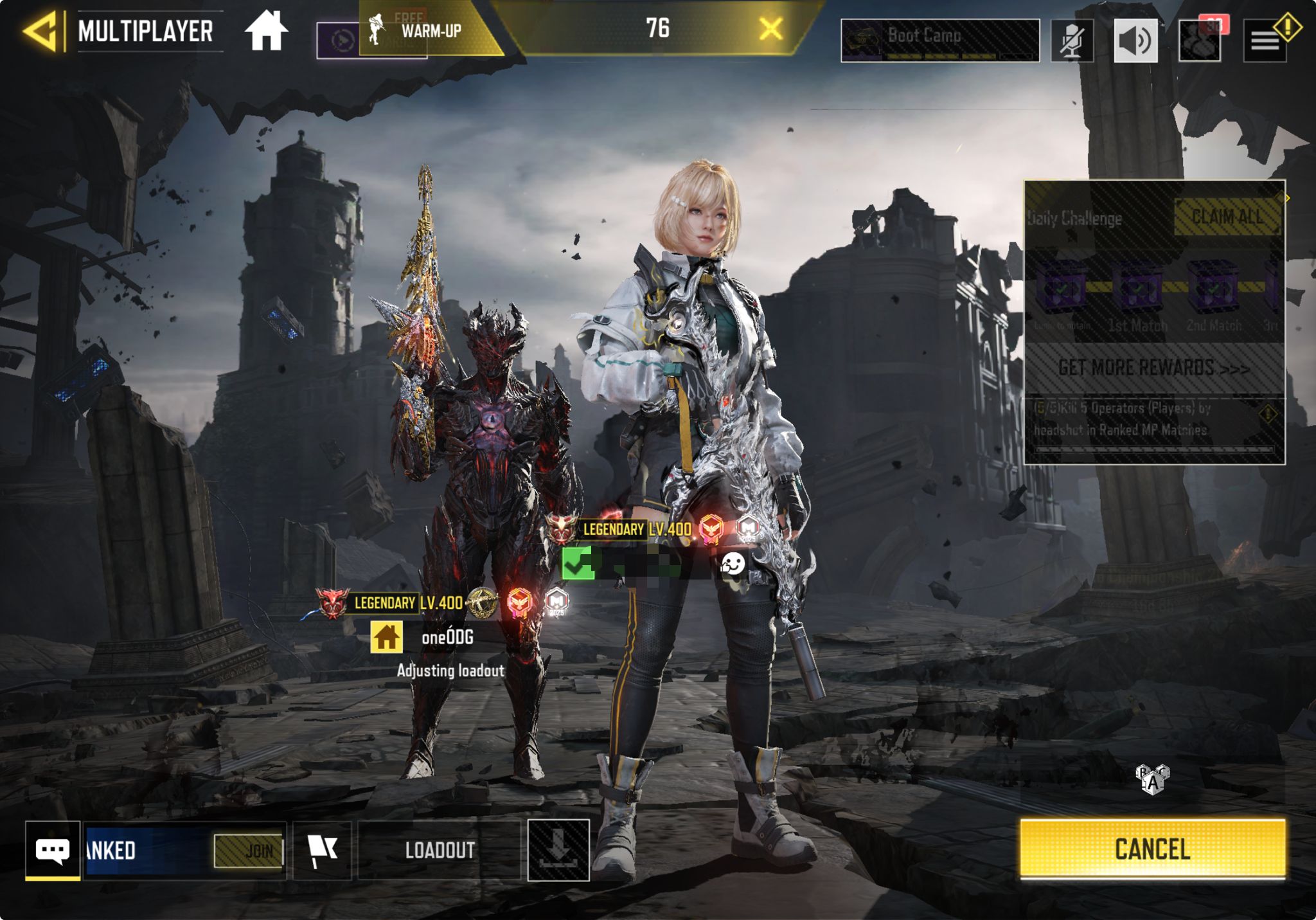The image size is (1316, 920).
Task: Open the friends list icon
Action: tap(1200, 41)
